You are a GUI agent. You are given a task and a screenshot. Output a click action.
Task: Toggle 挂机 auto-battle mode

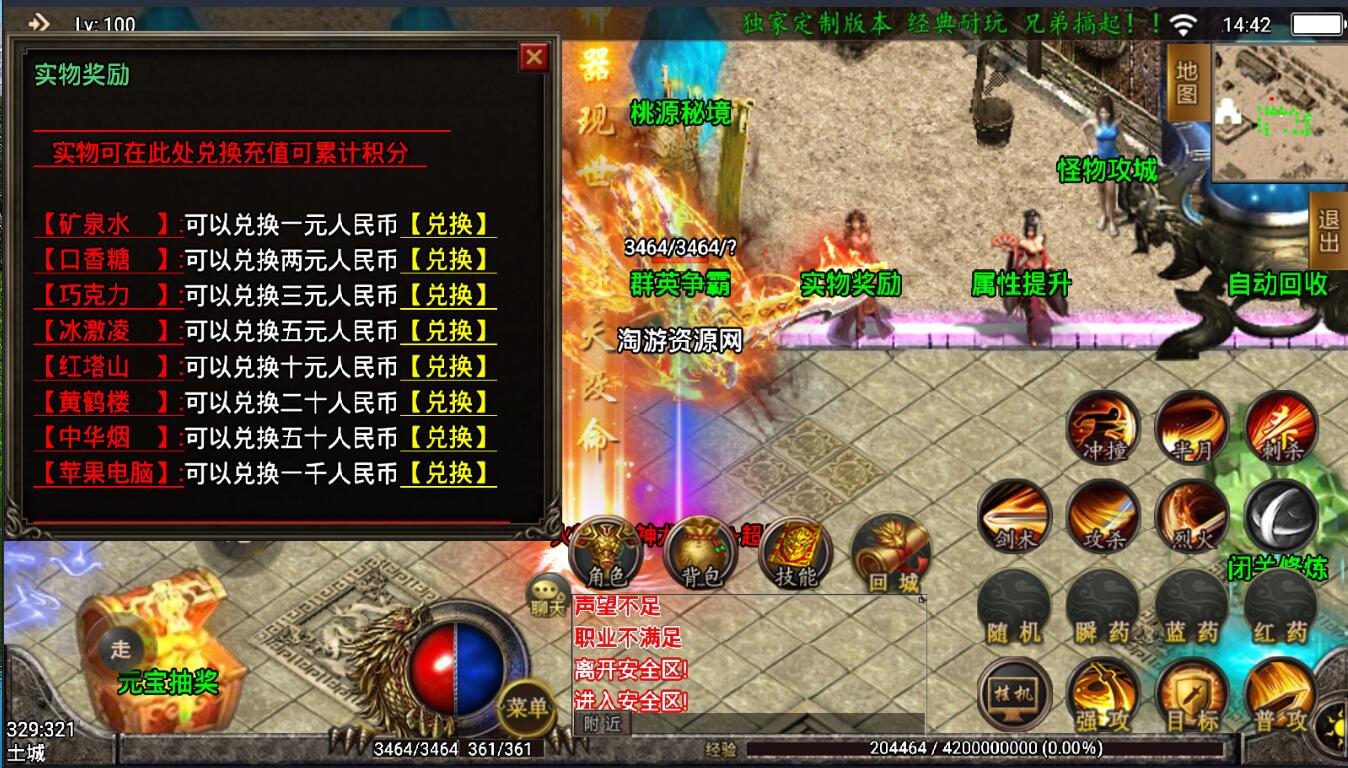(x=1012, y=695)
